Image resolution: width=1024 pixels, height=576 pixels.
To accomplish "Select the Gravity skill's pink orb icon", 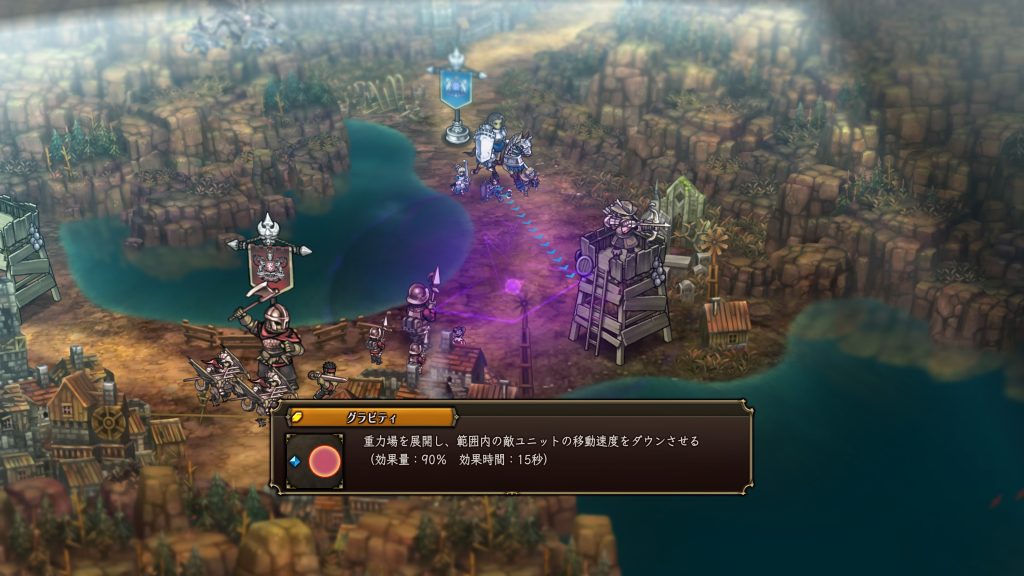I will tap(322, 461).
